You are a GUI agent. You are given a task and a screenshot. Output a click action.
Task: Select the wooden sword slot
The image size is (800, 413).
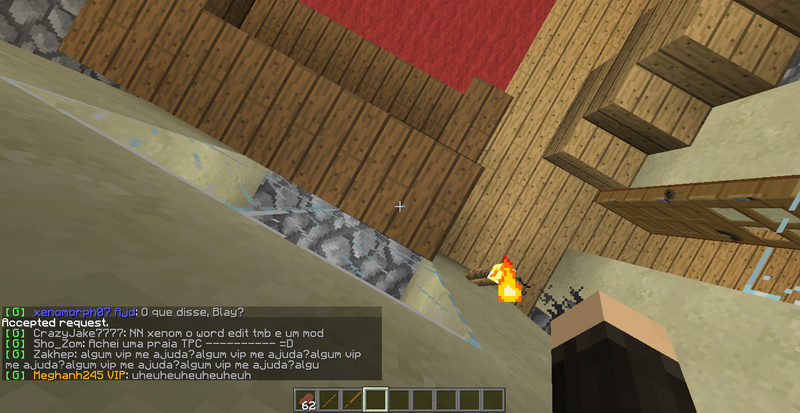coord(353,401)
